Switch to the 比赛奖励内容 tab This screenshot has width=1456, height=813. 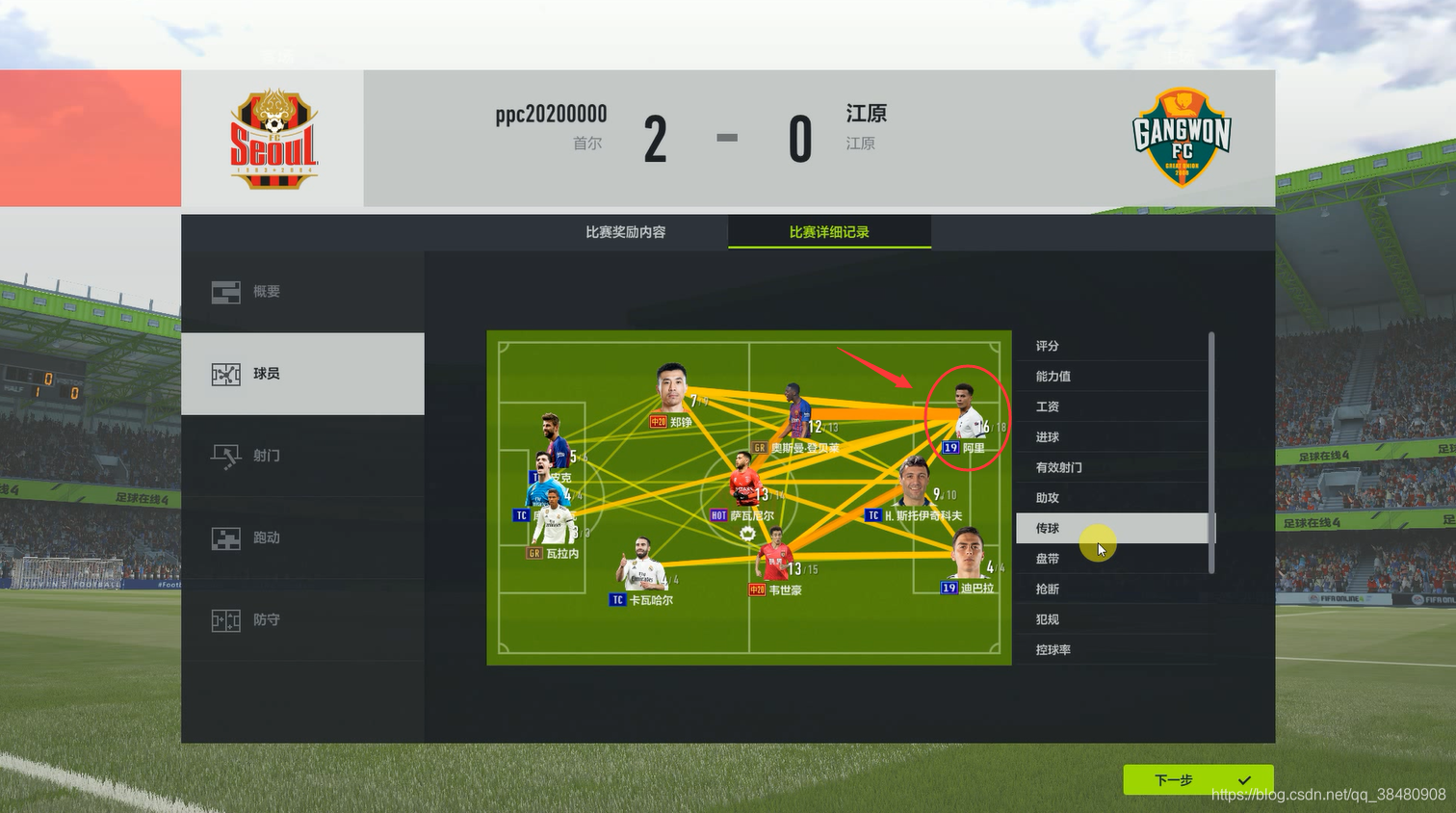tap(626, 232)
